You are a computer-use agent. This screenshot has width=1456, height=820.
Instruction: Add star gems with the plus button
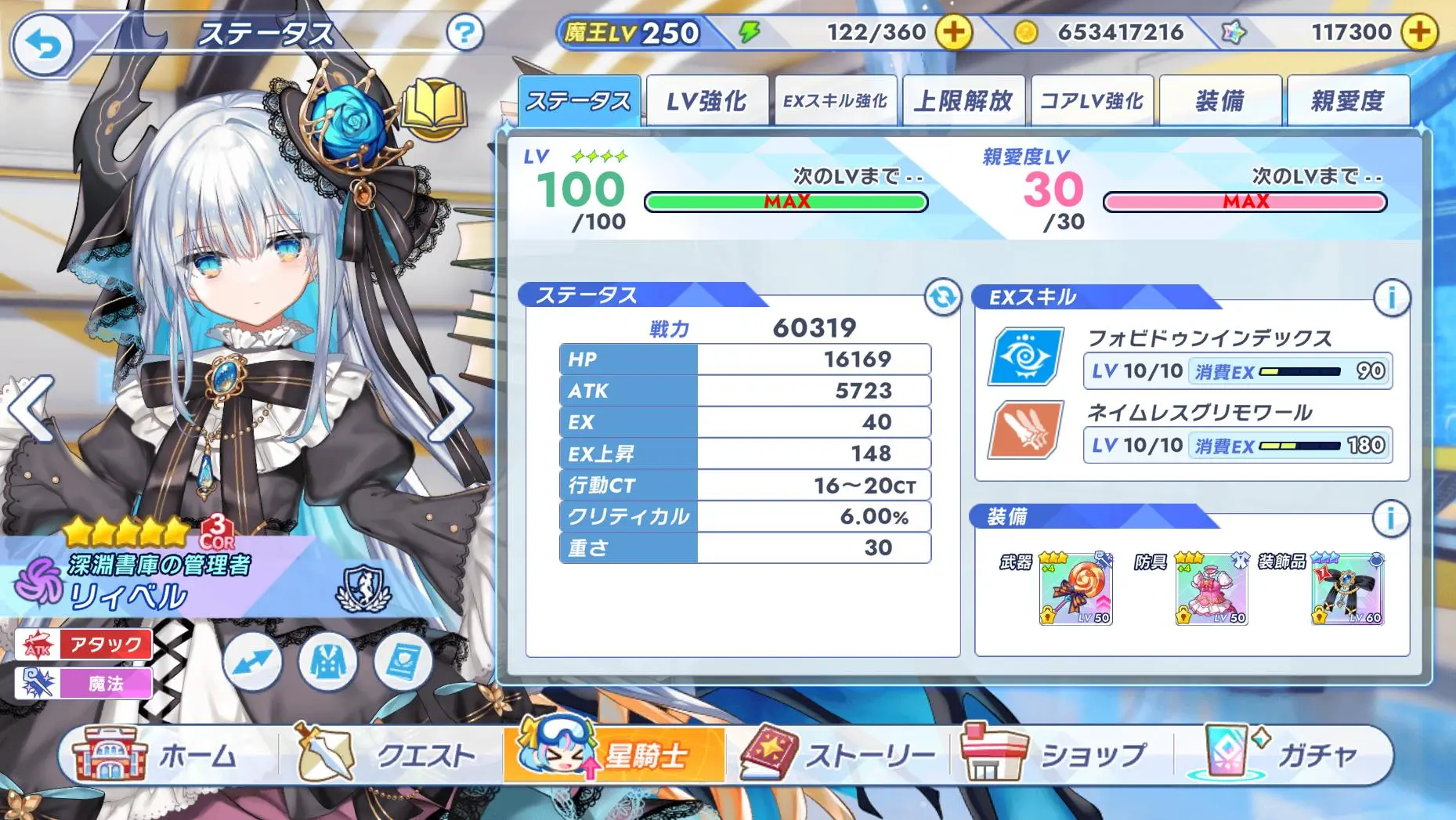pos(1419,32)
